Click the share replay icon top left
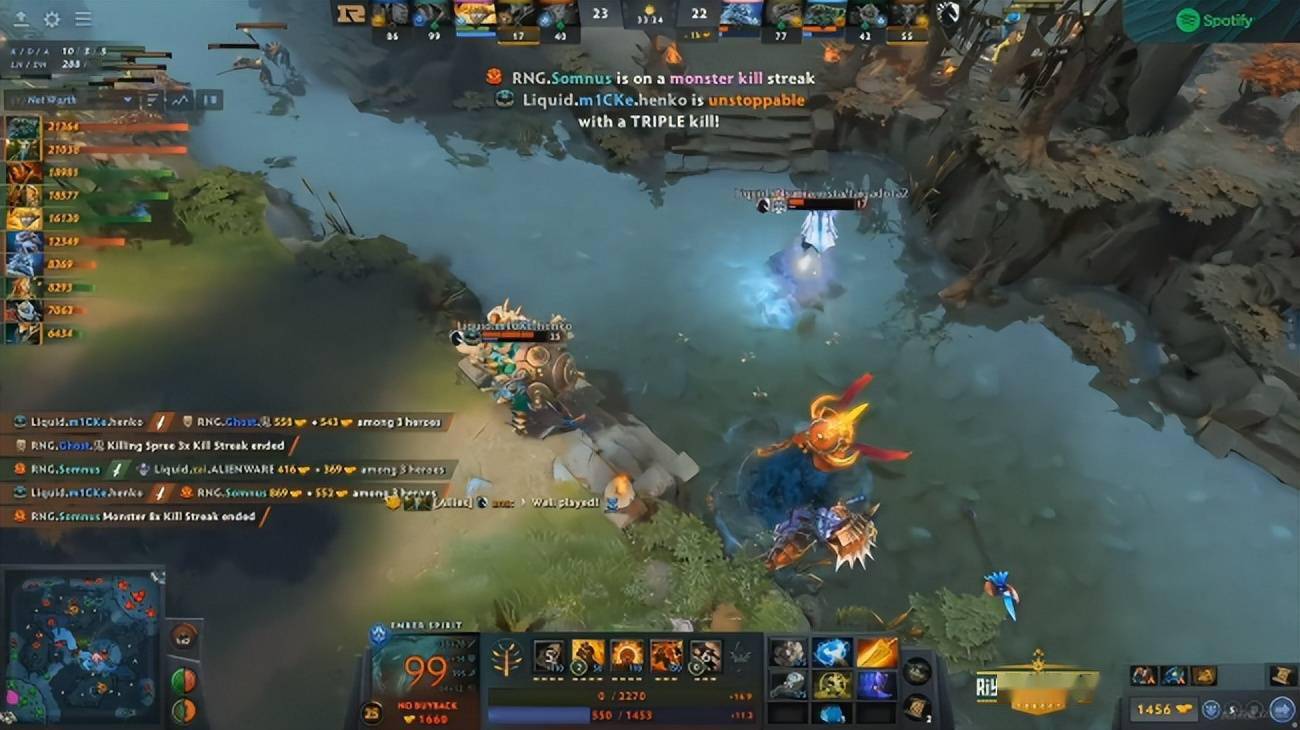 (21, 18)
